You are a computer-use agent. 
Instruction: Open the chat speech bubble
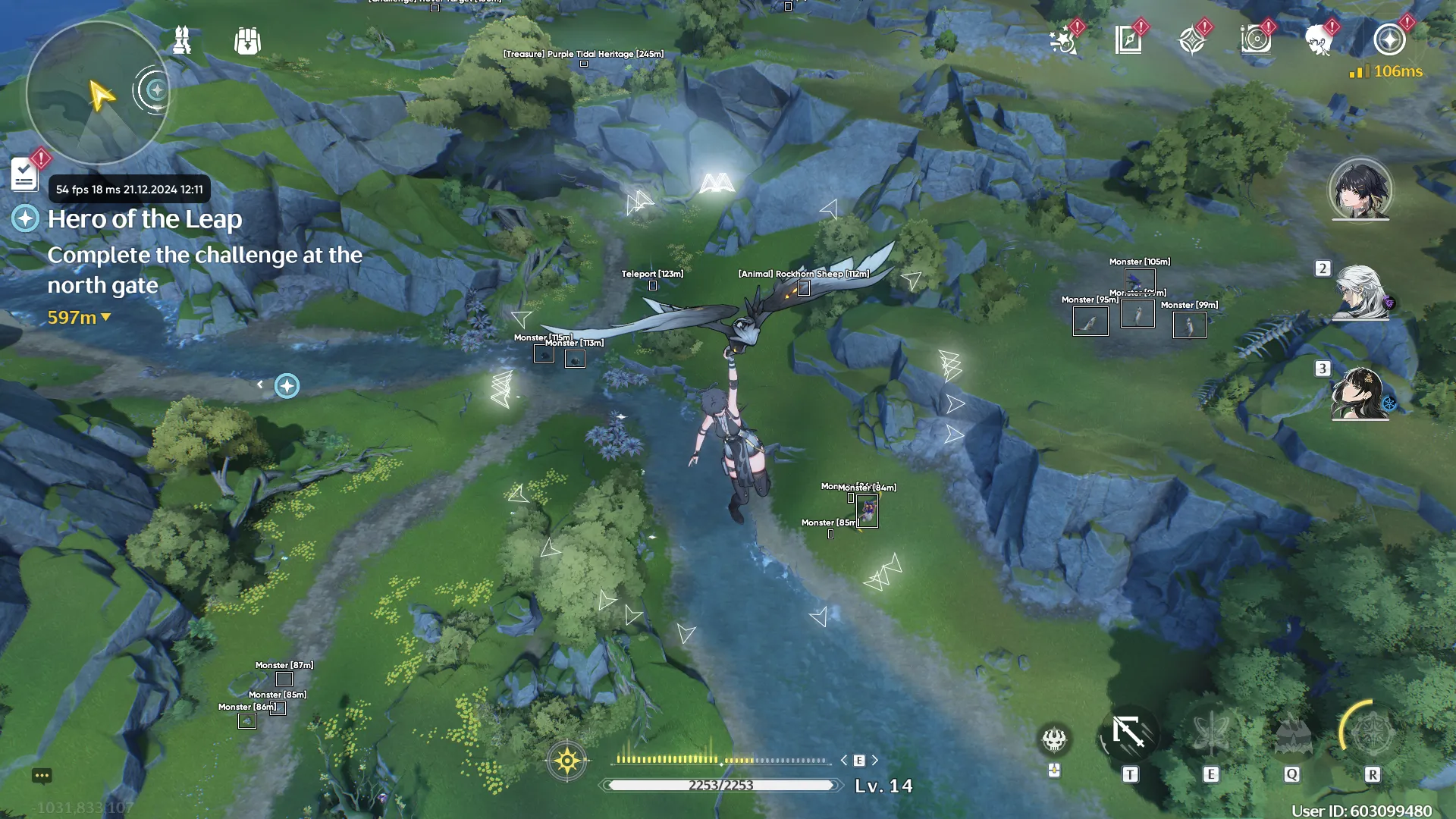[42, 776]
